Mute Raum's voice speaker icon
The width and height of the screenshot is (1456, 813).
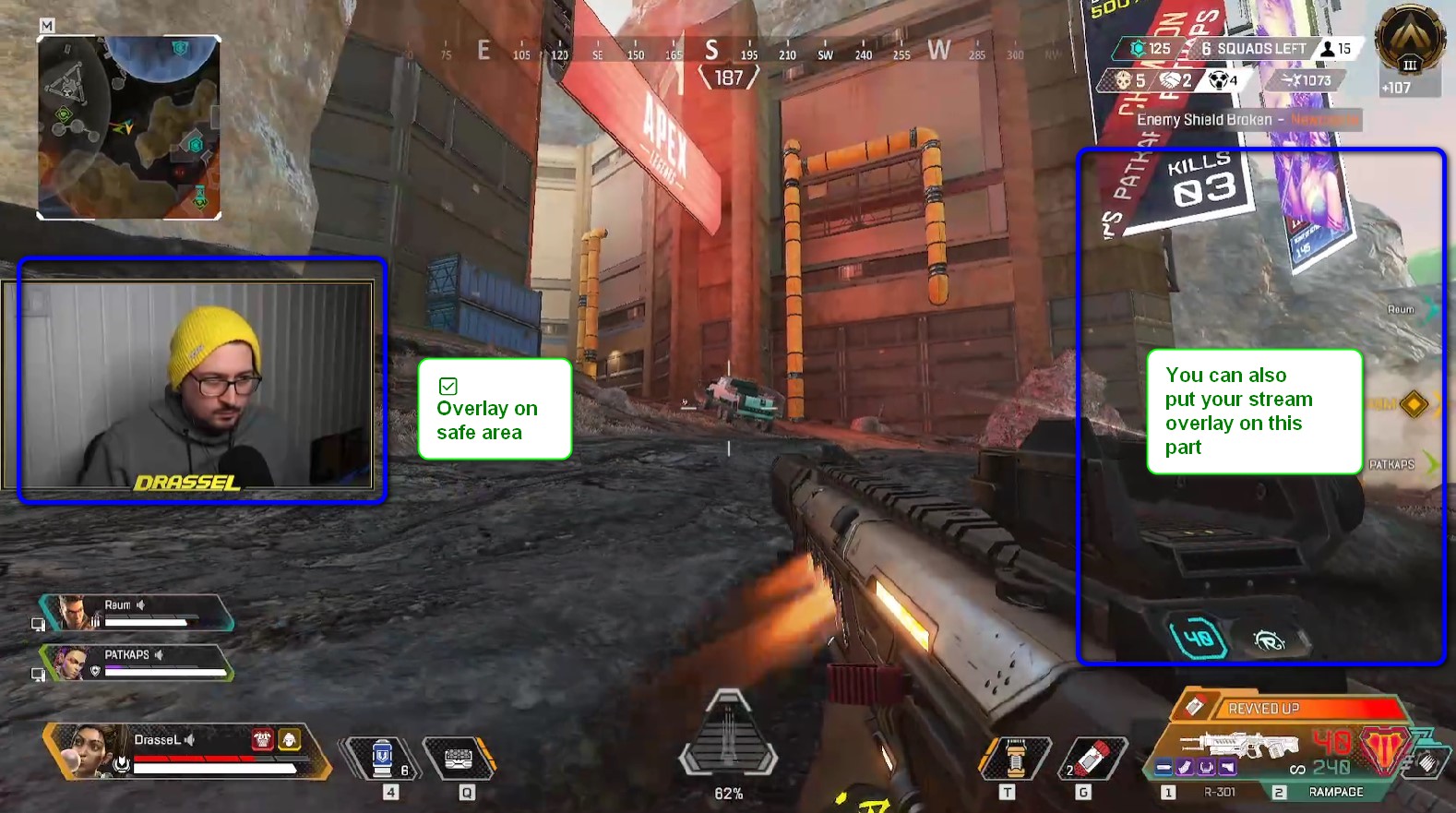click(140, 606)
